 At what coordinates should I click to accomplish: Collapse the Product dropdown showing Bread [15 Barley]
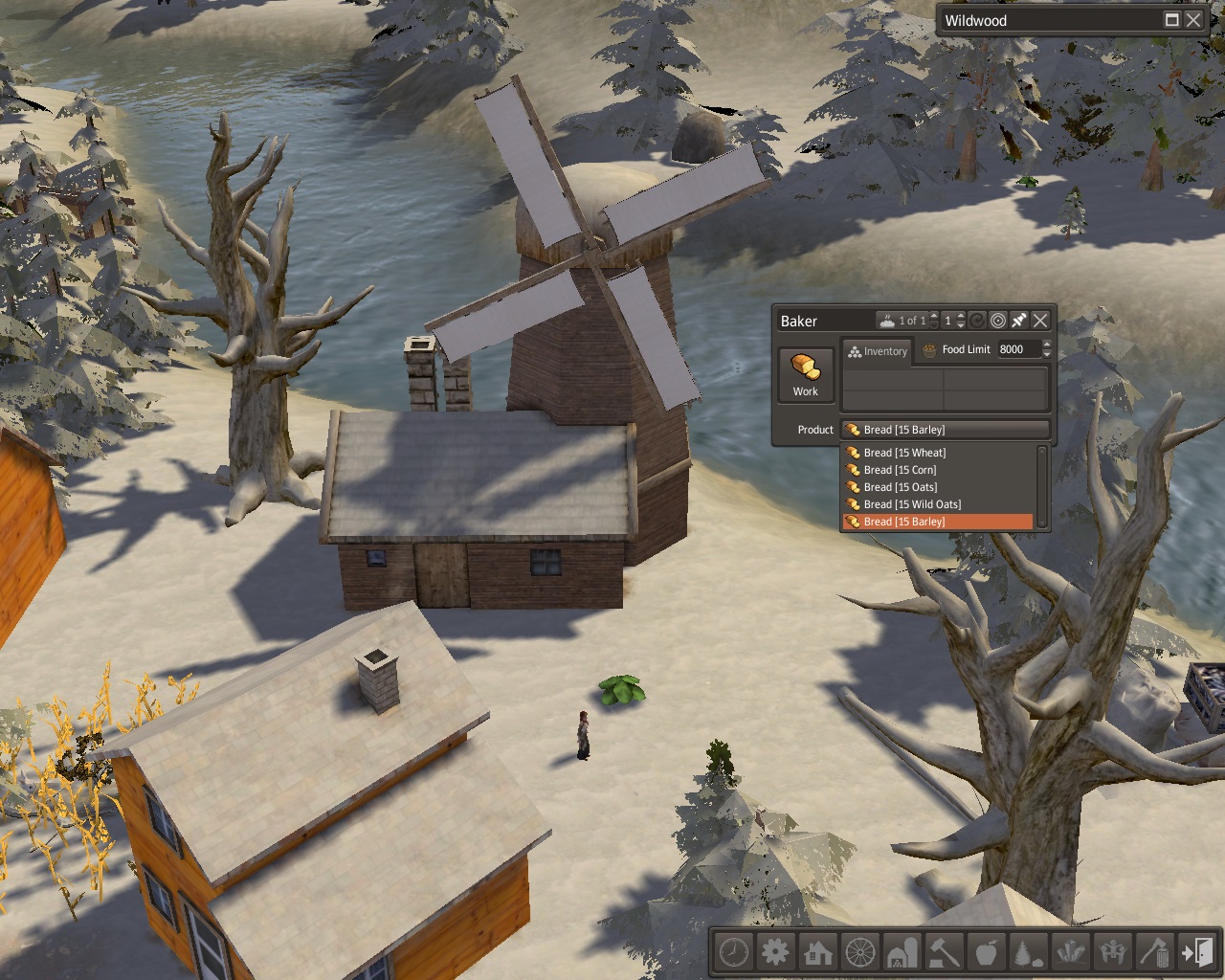(x=945, y=430)
